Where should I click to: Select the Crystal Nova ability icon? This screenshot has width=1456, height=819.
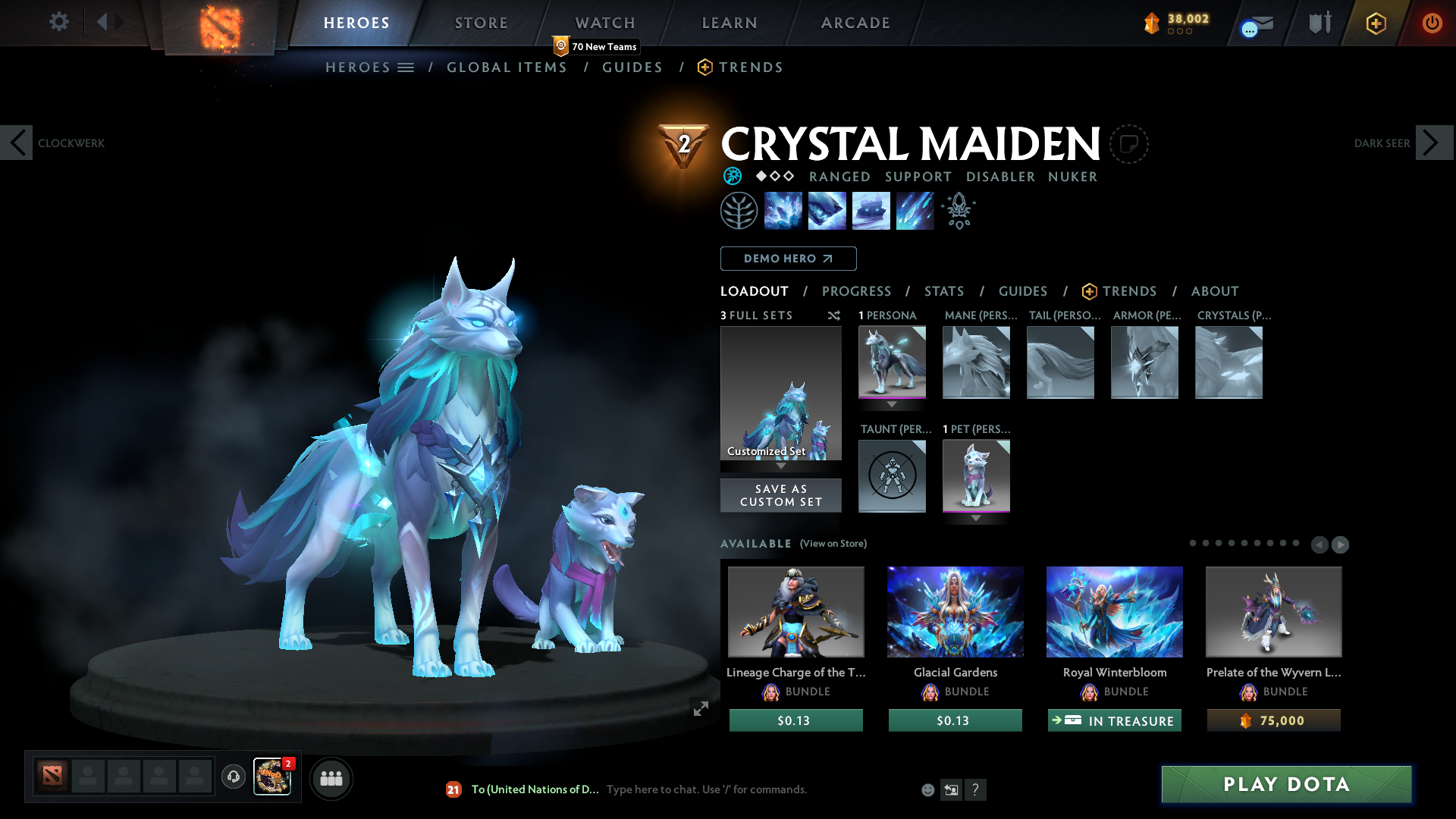click(x=783, y=210)
